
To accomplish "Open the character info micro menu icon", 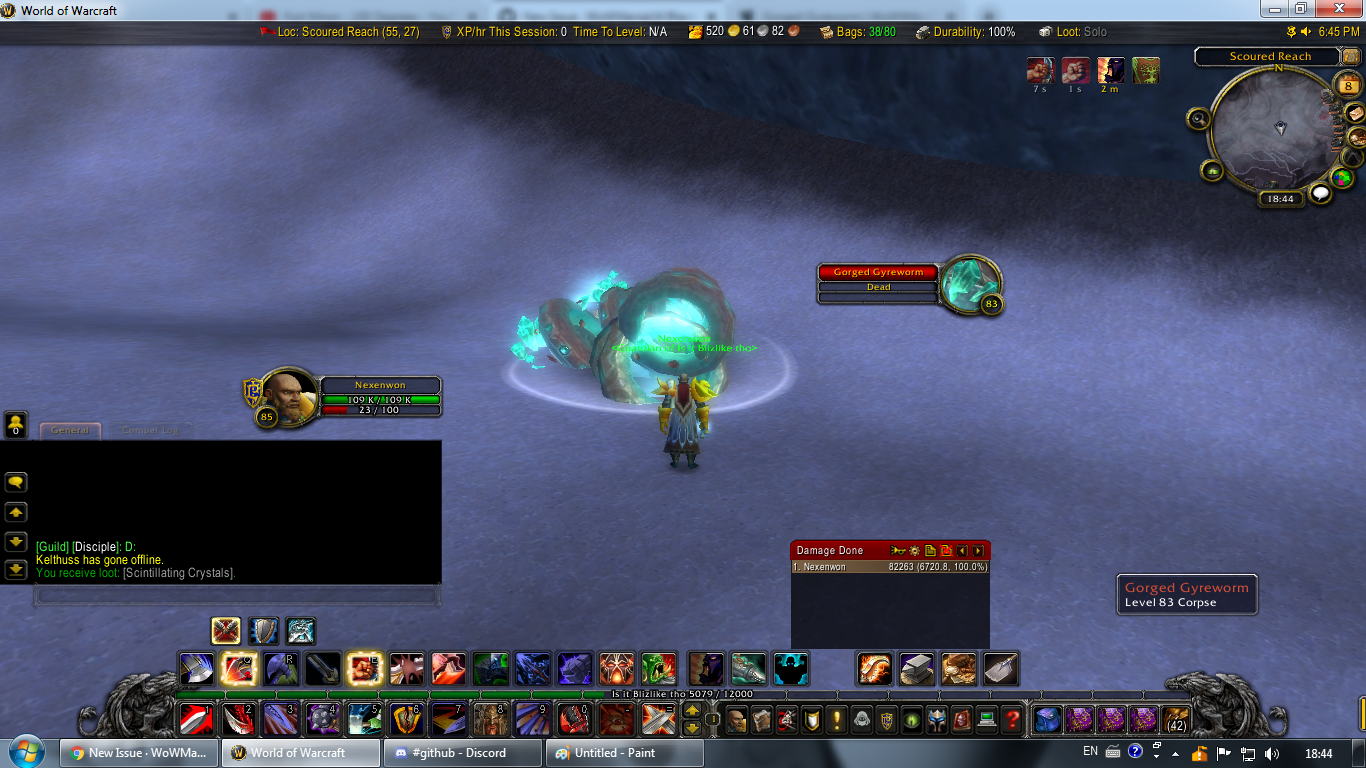I will 737,719.
